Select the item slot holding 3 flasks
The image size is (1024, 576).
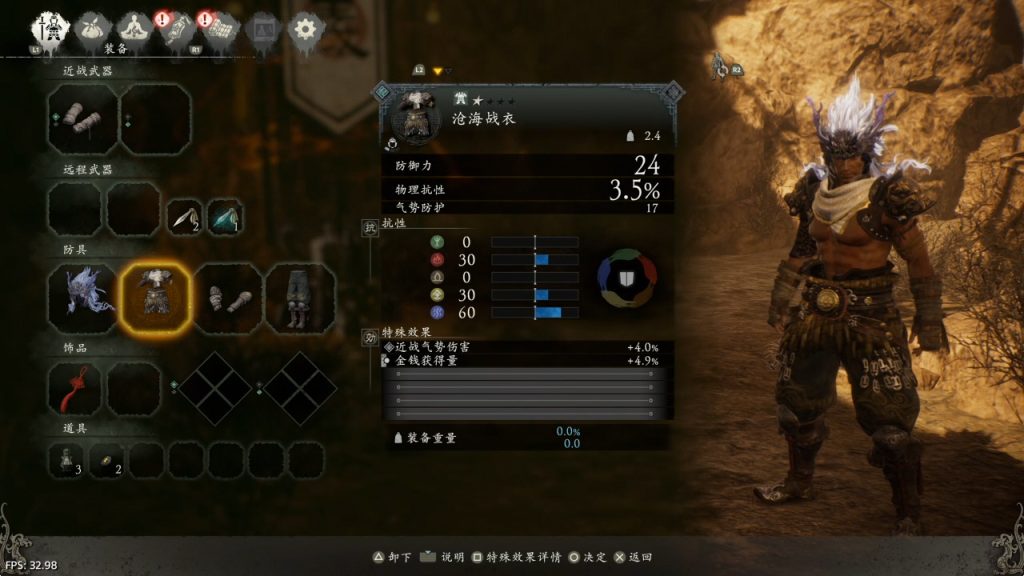69,460
